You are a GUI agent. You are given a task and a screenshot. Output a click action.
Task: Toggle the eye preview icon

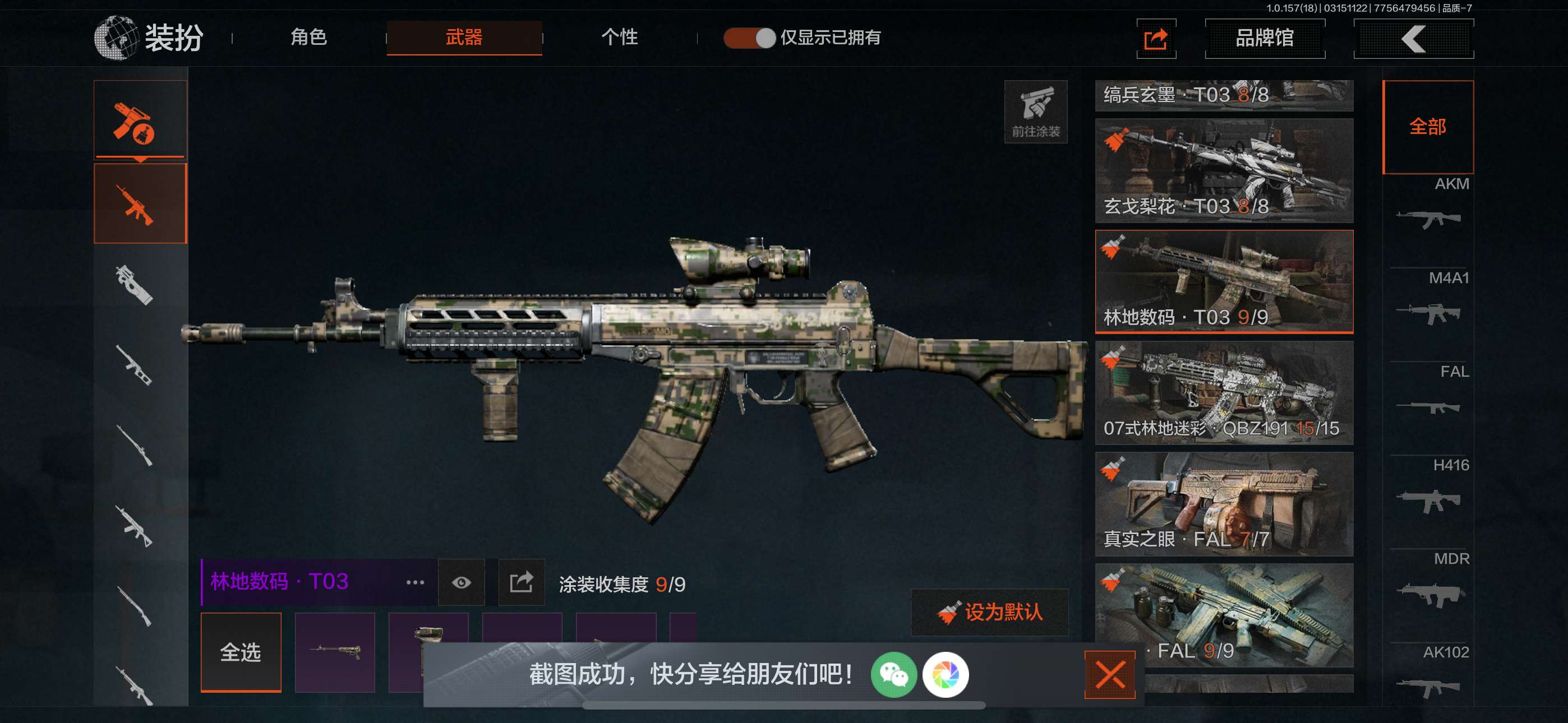pyautogui.click(x=462, y=582)
